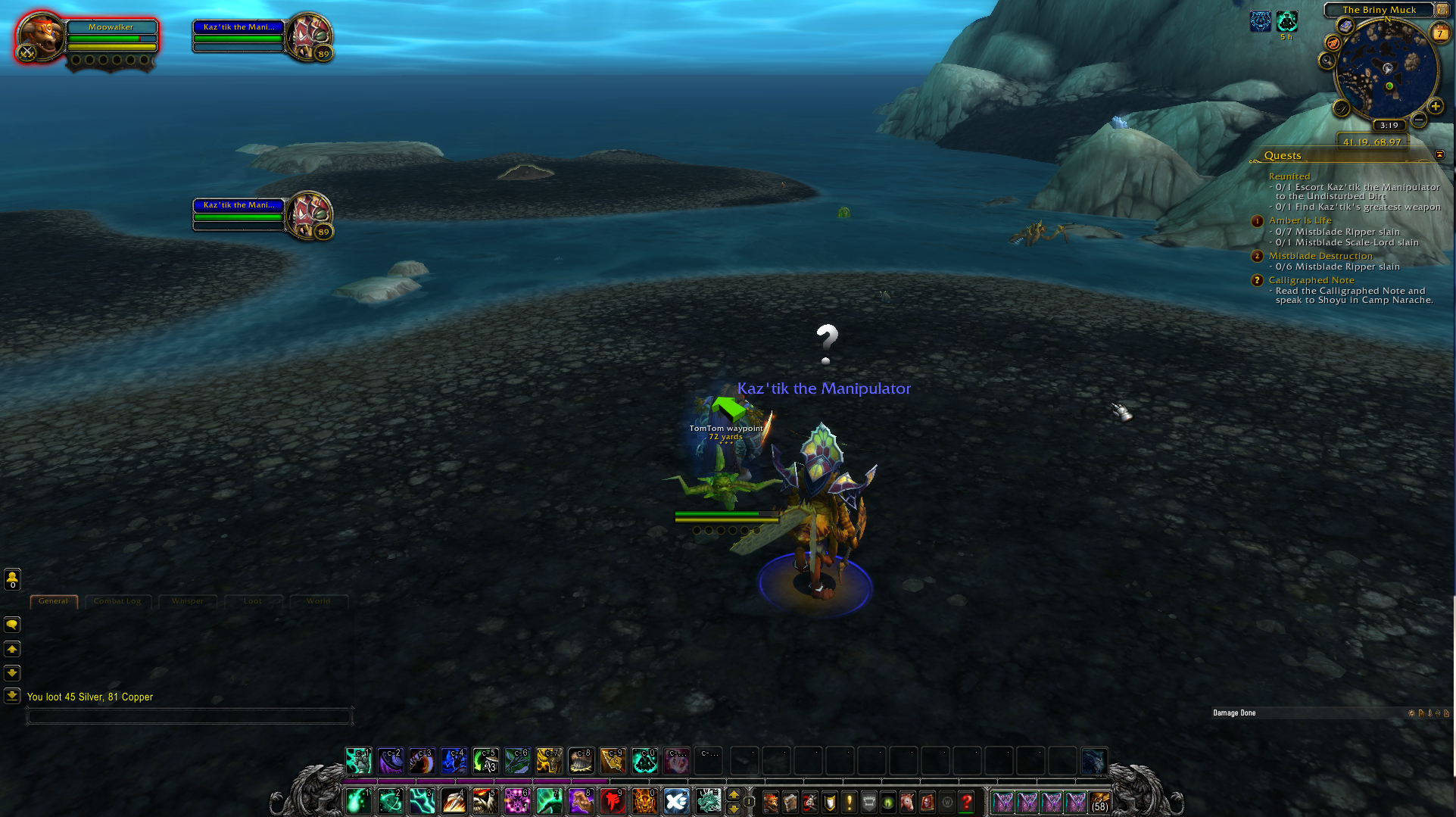Click the Moowalker player portrait
Image resolution: width=1456 pixels, height=817 pixels.
tap(40, 36)
